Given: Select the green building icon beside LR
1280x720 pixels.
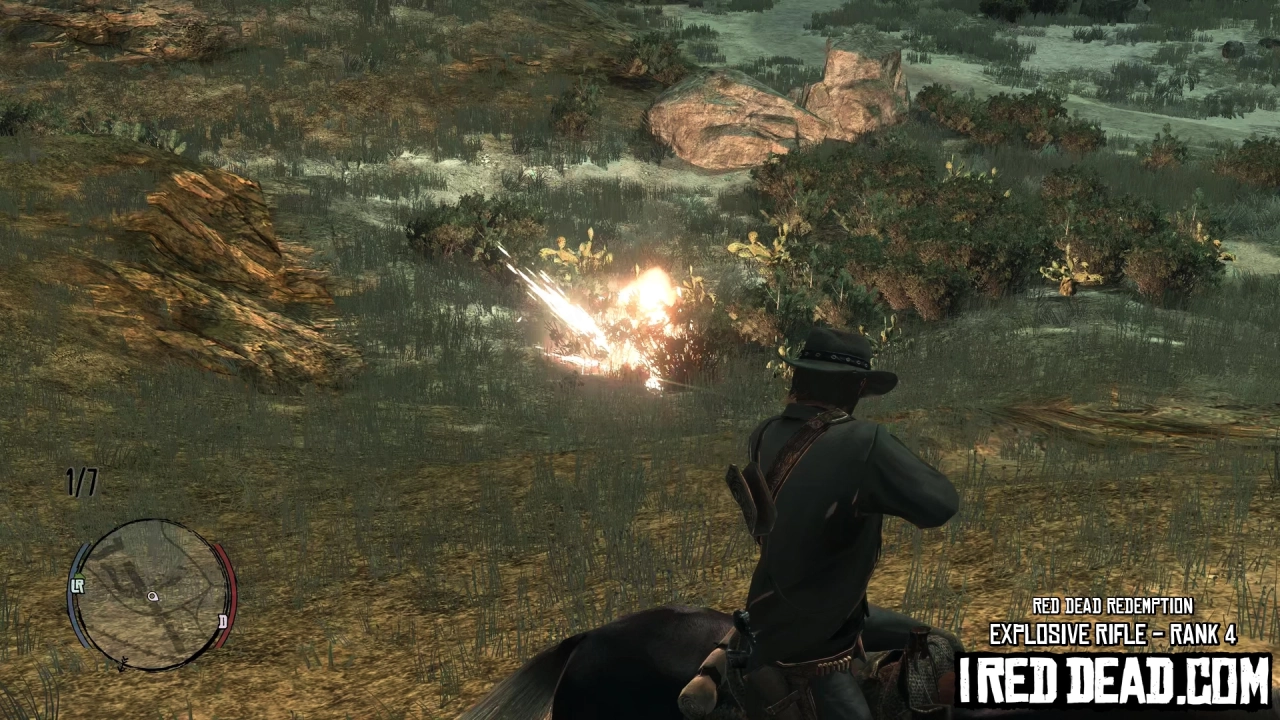Looking at the screenshot, I should pos(79,574).
